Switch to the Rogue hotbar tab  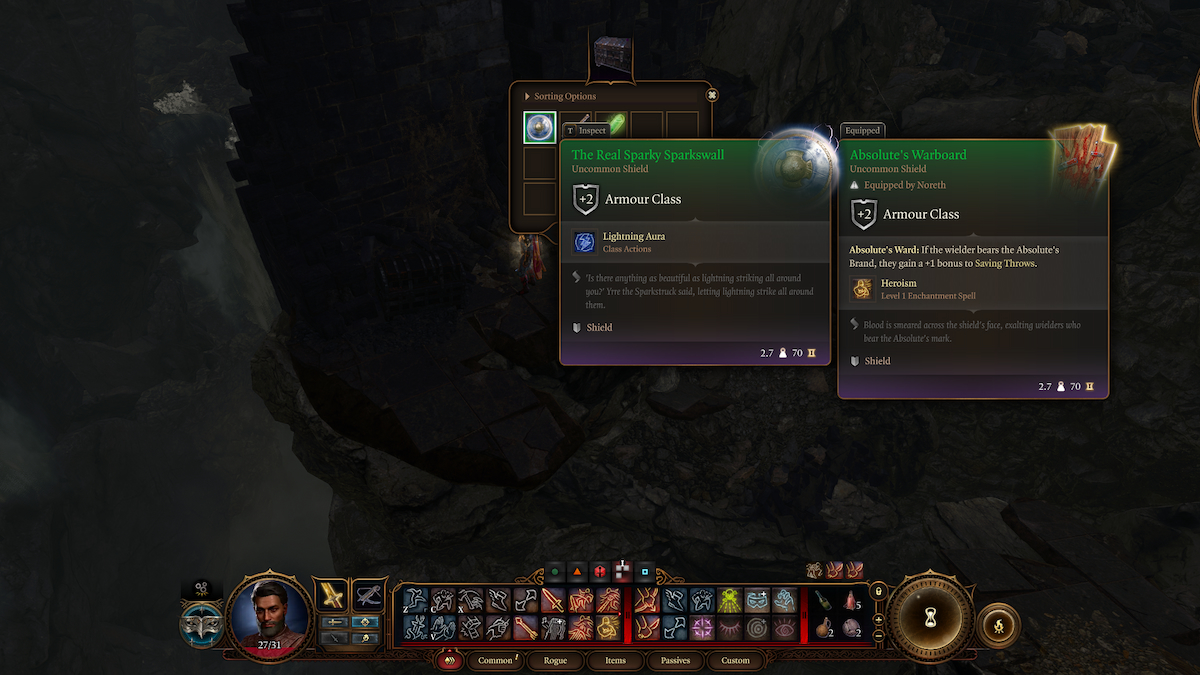(x=555, y=660)
